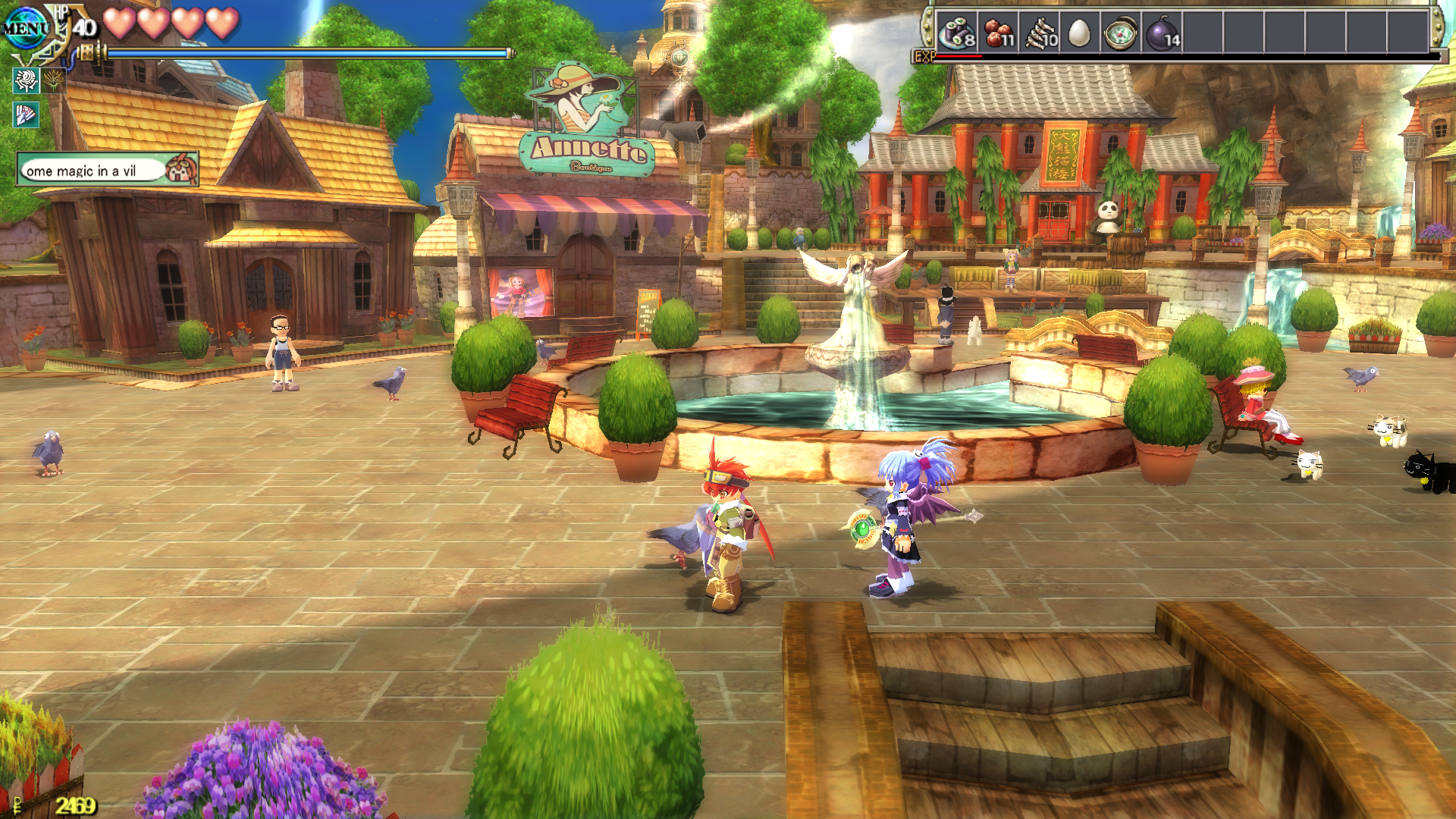Activate the white swirl skill icon
The width and height of the screenshot is (1456, 819).
(27, 80)
